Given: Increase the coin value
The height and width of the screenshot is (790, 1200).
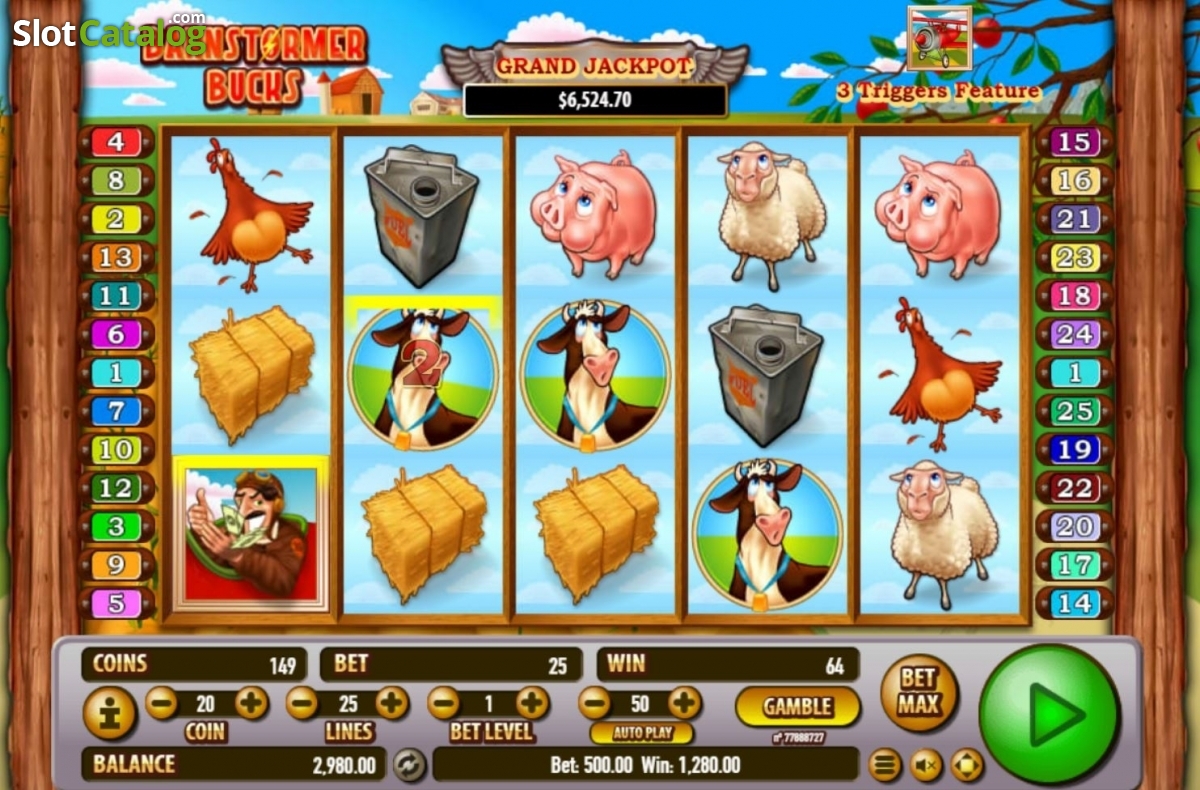Looking at the screenshot, I should (x=251, y=703).
